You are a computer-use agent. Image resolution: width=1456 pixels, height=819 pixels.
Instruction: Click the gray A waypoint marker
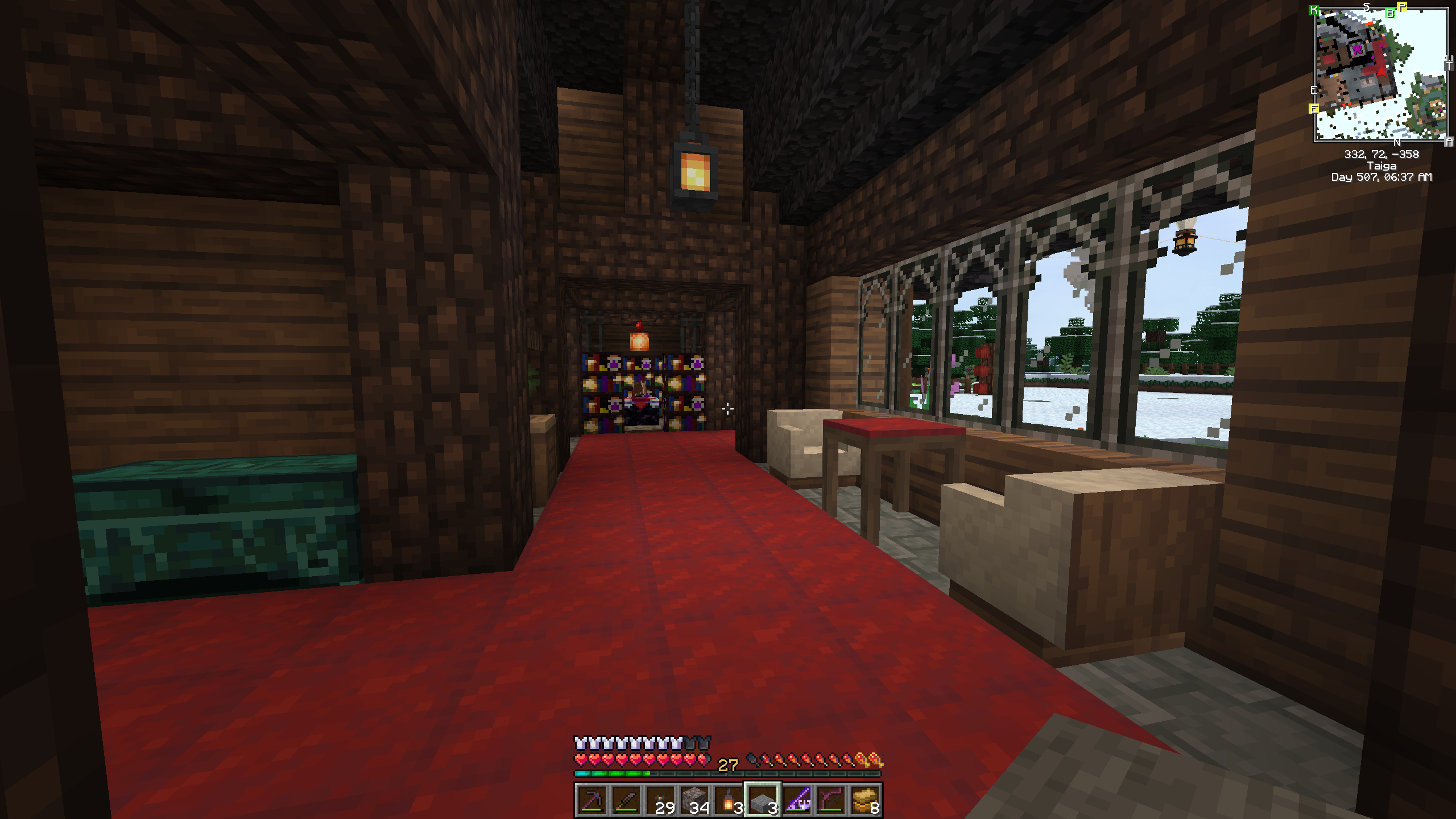click(1449, 141)
